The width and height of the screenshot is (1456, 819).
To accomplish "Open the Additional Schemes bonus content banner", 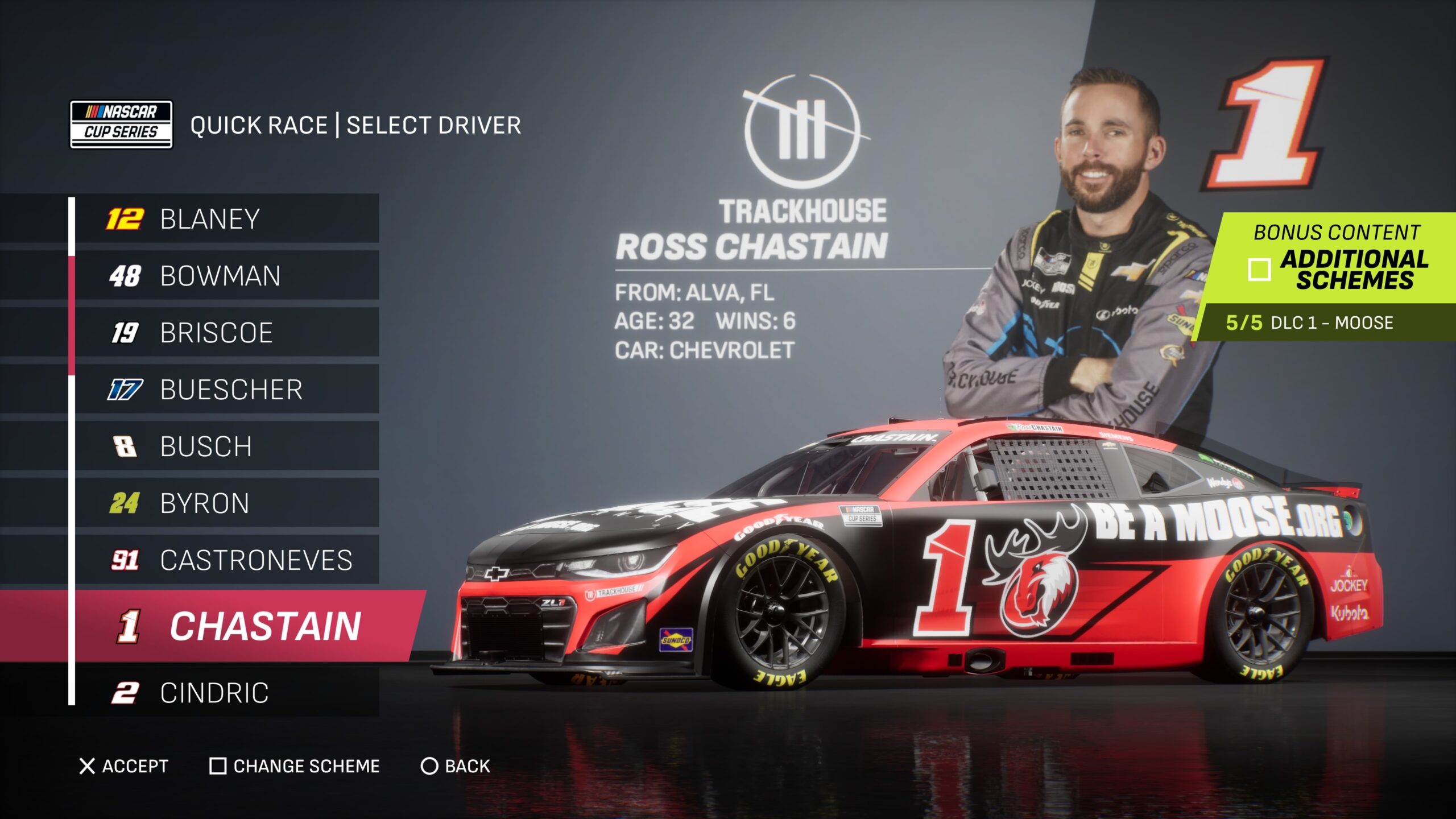I will click(1337, 259).
